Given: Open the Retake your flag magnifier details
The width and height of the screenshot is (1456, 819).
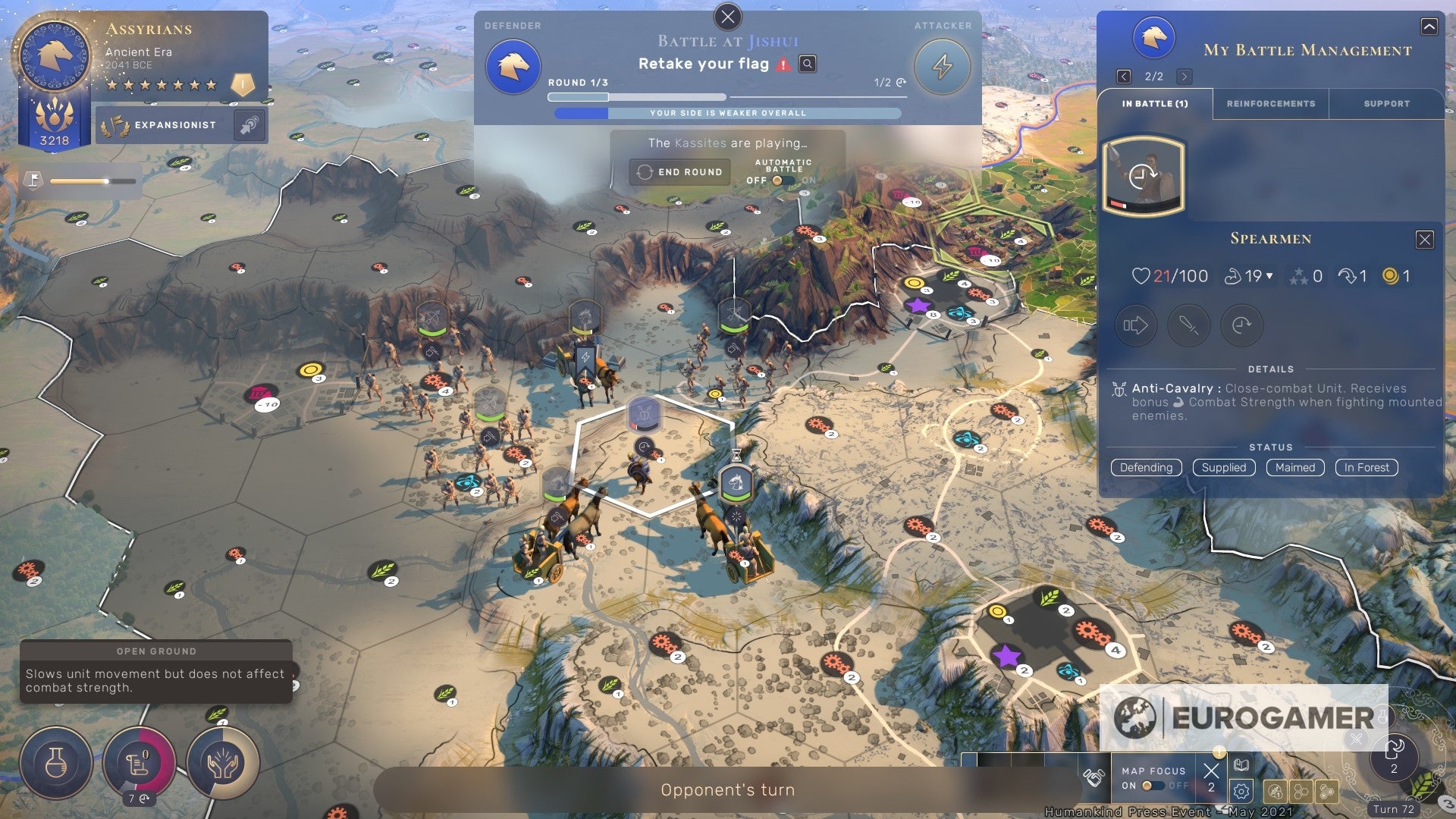Looking at the screenshot, I should (x=808, y=64).
